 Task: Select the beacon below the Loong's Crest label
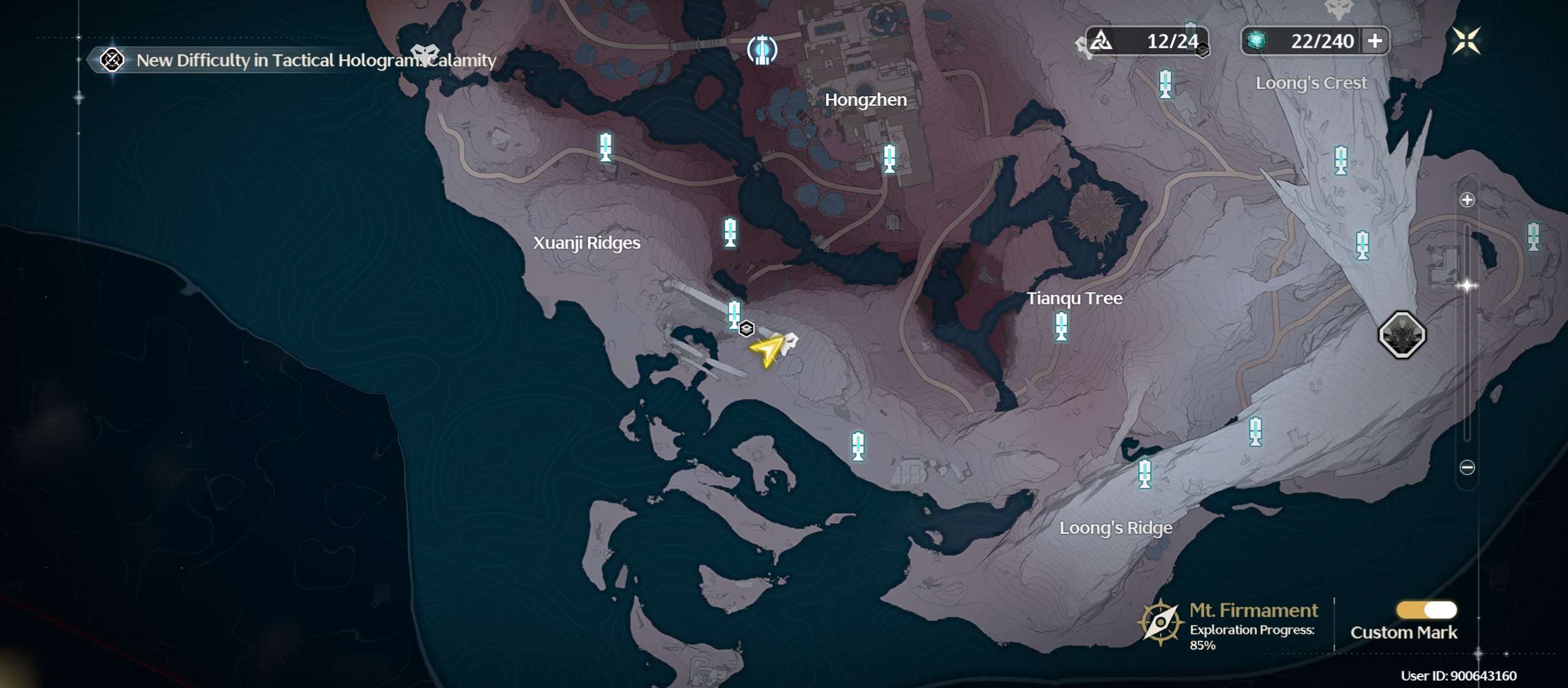[x=1341, y=160]
